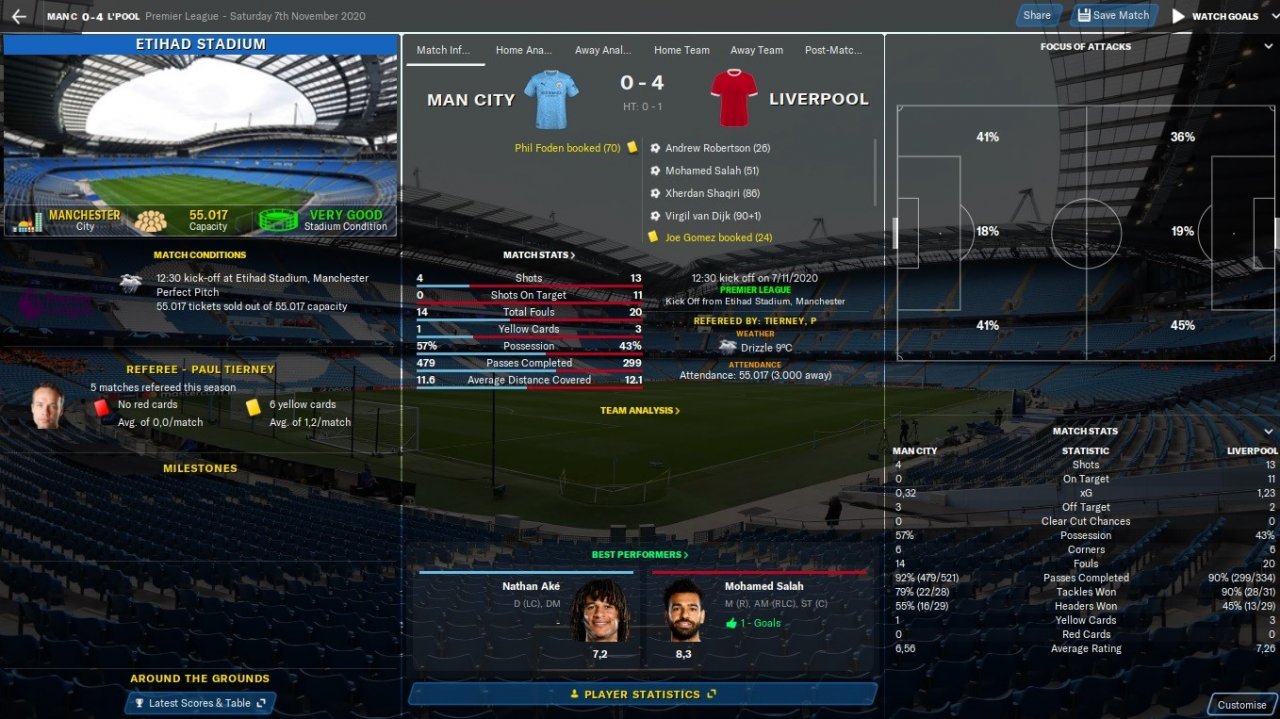Image resolution: width=1280 pixels, height=719 pixels.
Task: Customise the panel layout
Action: tap(1241, 704)
